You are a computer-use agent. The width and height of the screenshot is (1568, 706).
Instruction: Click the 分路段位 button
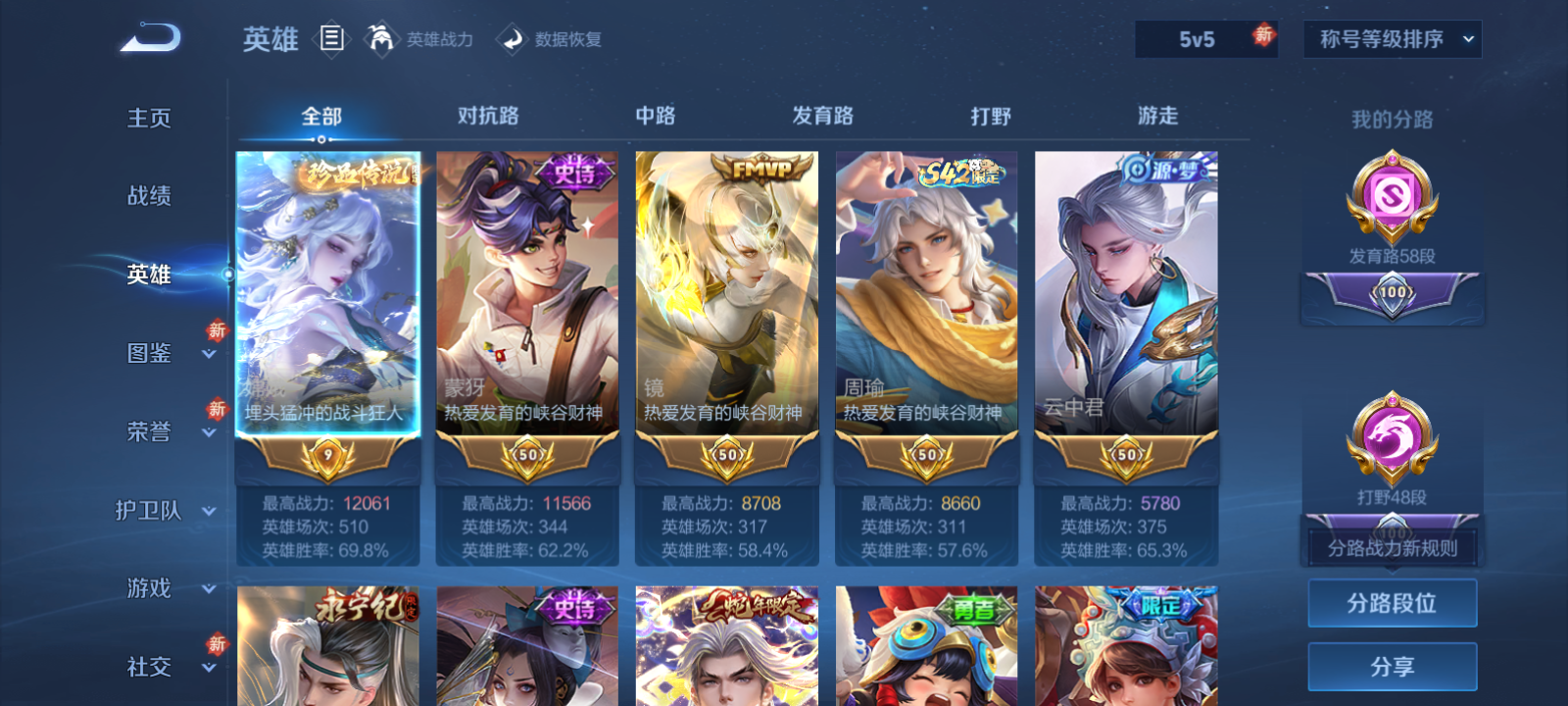[x=1392, y=603]
